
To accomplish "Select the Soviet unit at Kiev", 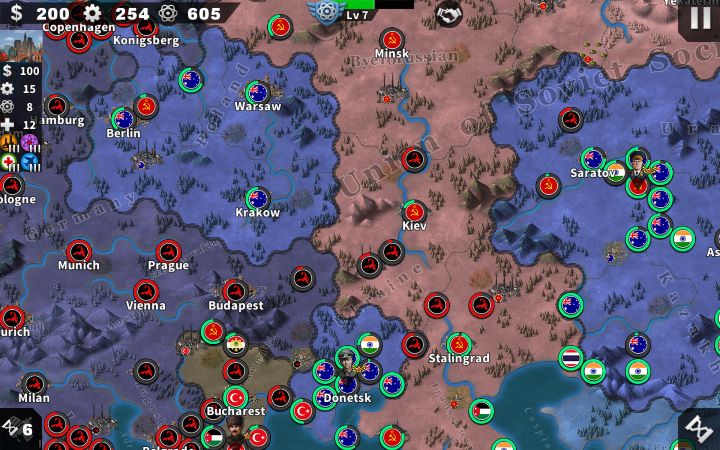I will tap(413, 212).
